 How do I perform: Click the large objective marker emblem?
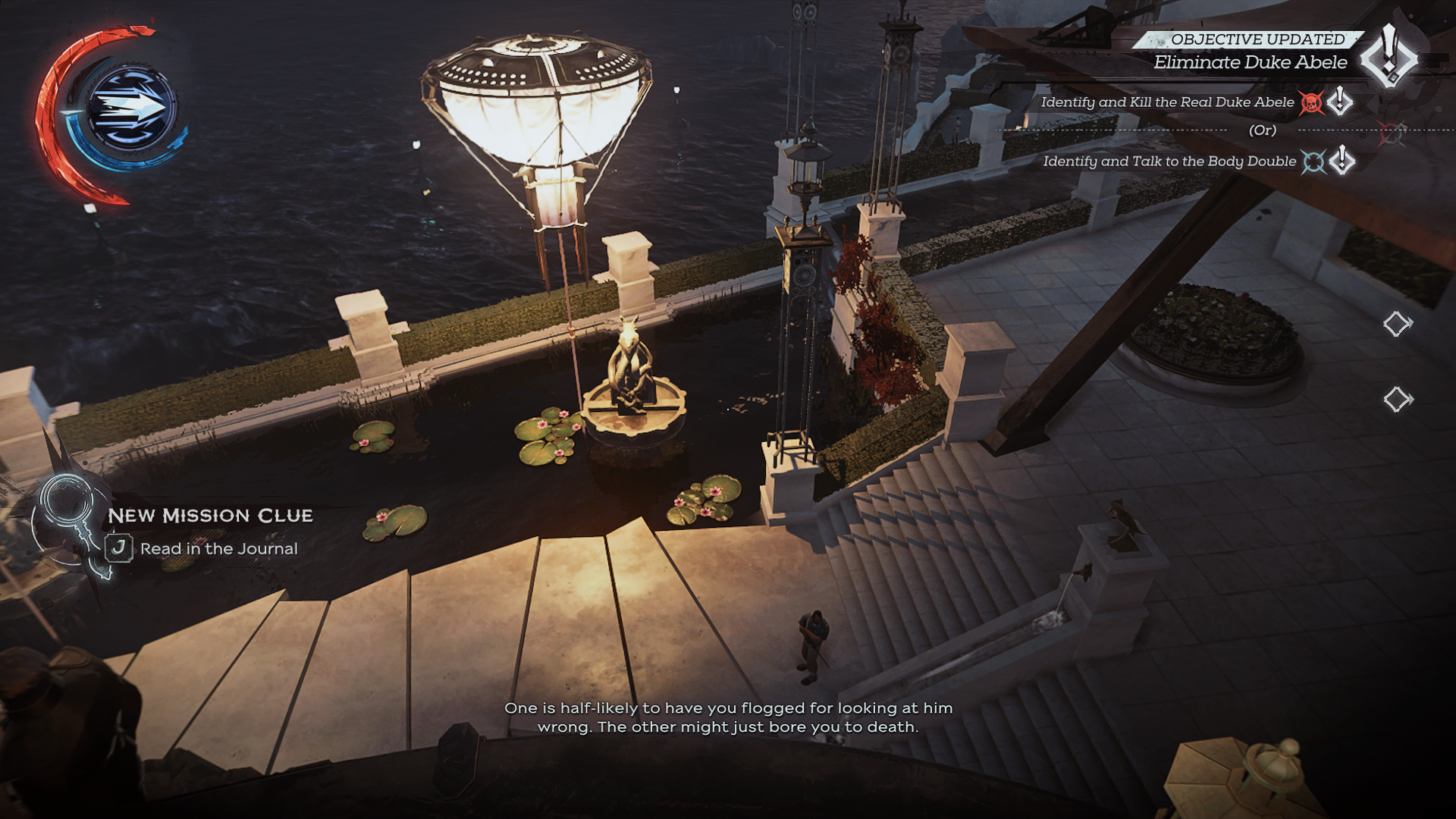1389,57
